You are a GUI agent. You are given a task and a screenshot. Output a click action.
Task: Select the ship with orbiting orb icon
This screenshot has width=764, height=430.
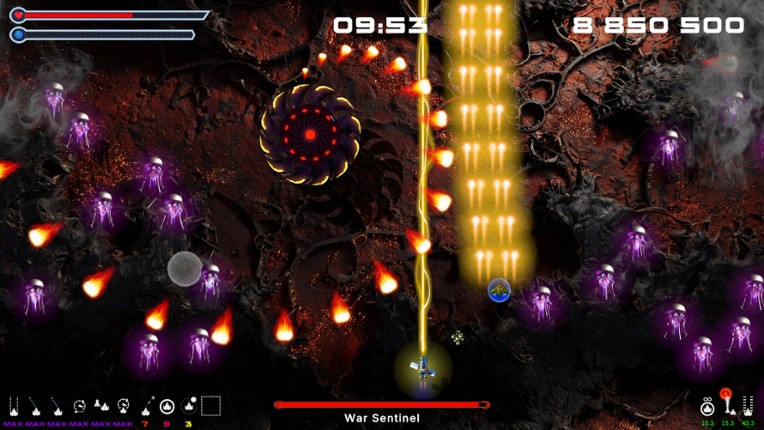pos(188,406)
